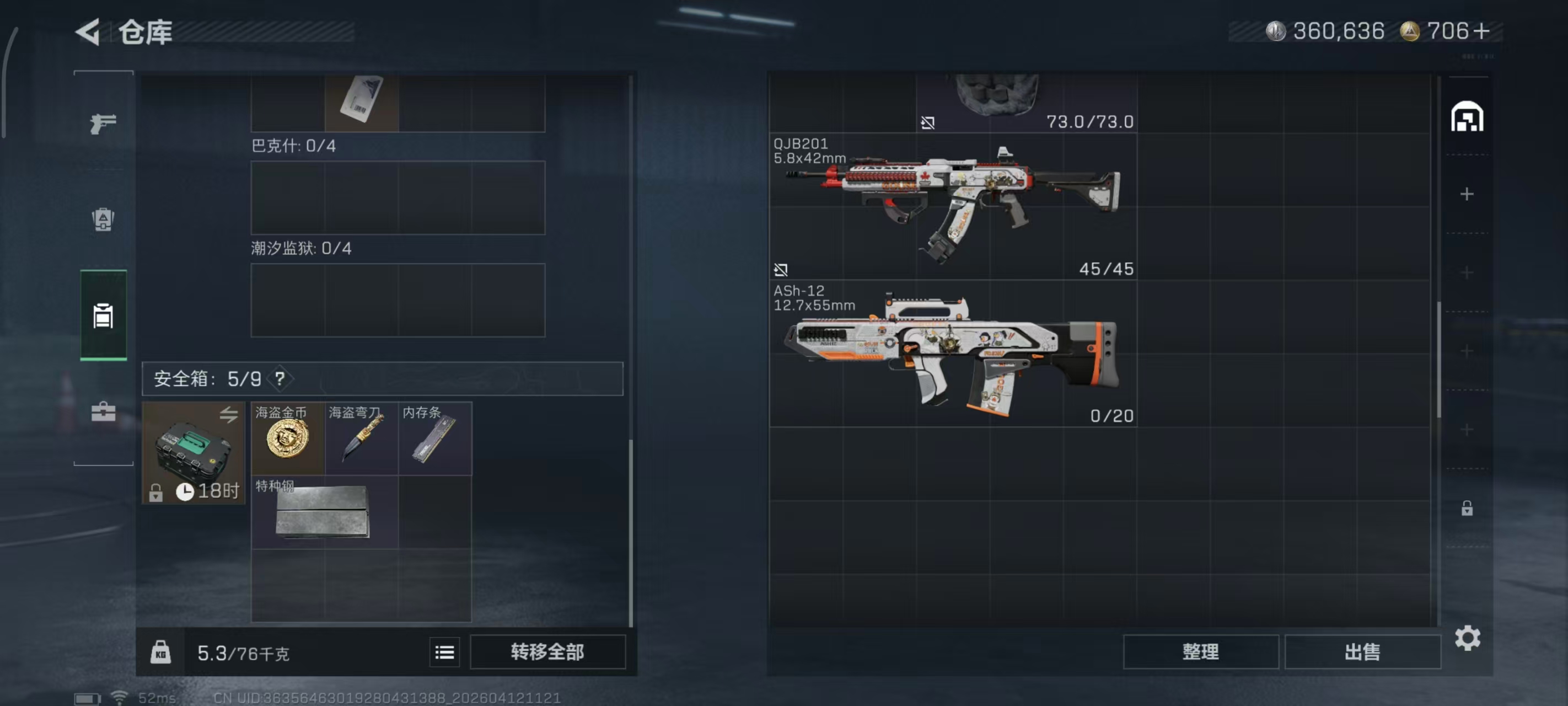Go back from the 仓库 screen
Screen dimensions: 1568x706
(88, 31)
